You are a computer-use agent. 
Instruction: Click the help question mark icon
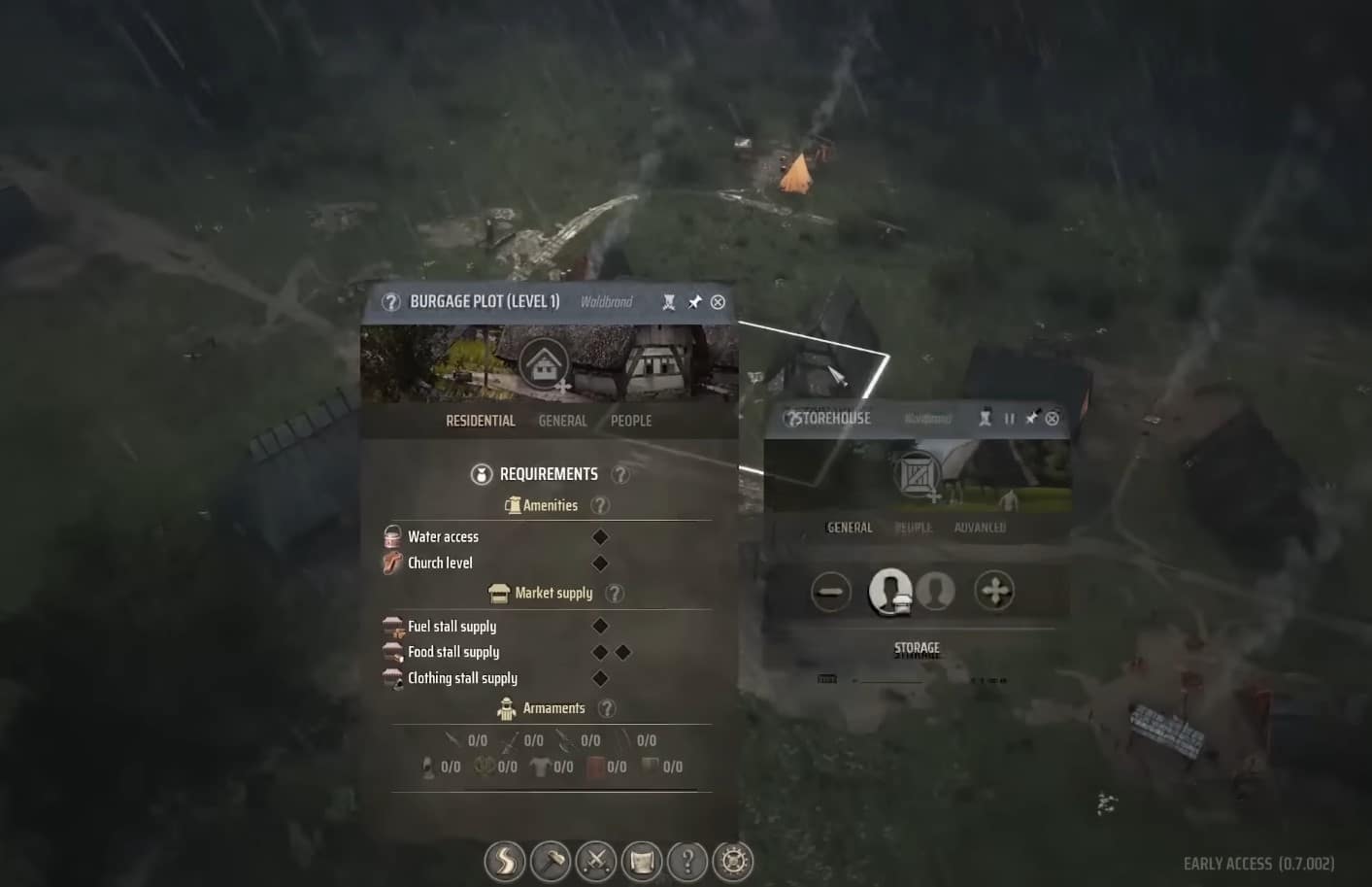click(687, 861)
